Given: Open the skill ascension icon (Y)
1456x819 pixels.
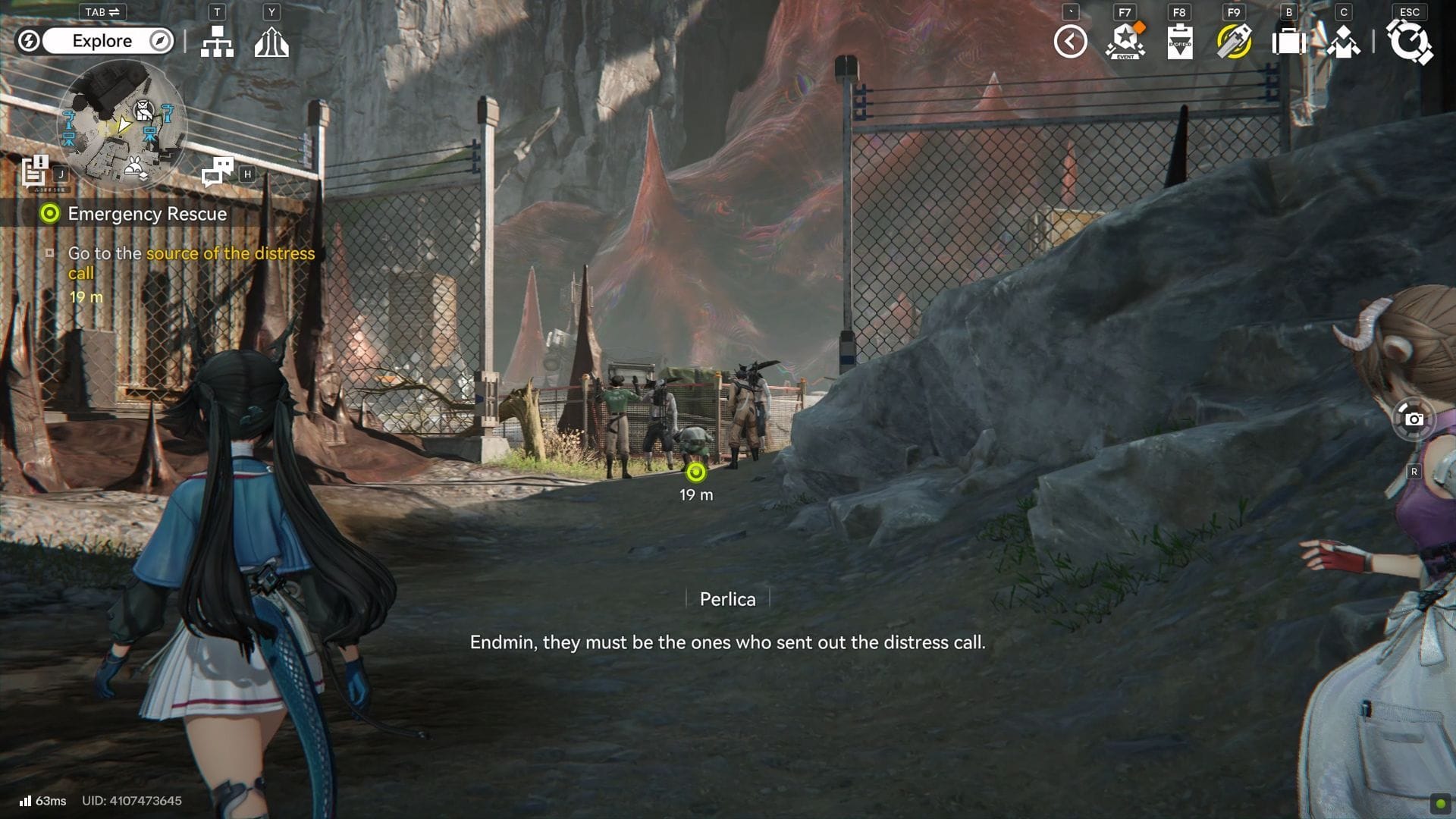Looking at the screenshot, I should 271,42.
